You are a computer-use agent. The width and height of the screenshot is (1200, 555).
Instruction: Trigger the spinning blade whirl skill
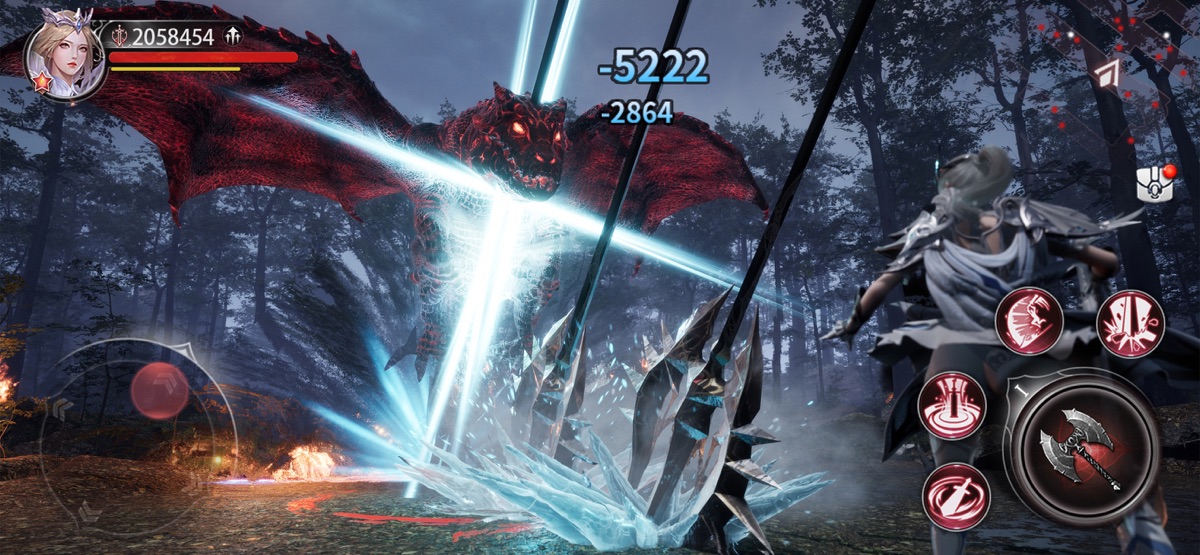pos(956,496)
